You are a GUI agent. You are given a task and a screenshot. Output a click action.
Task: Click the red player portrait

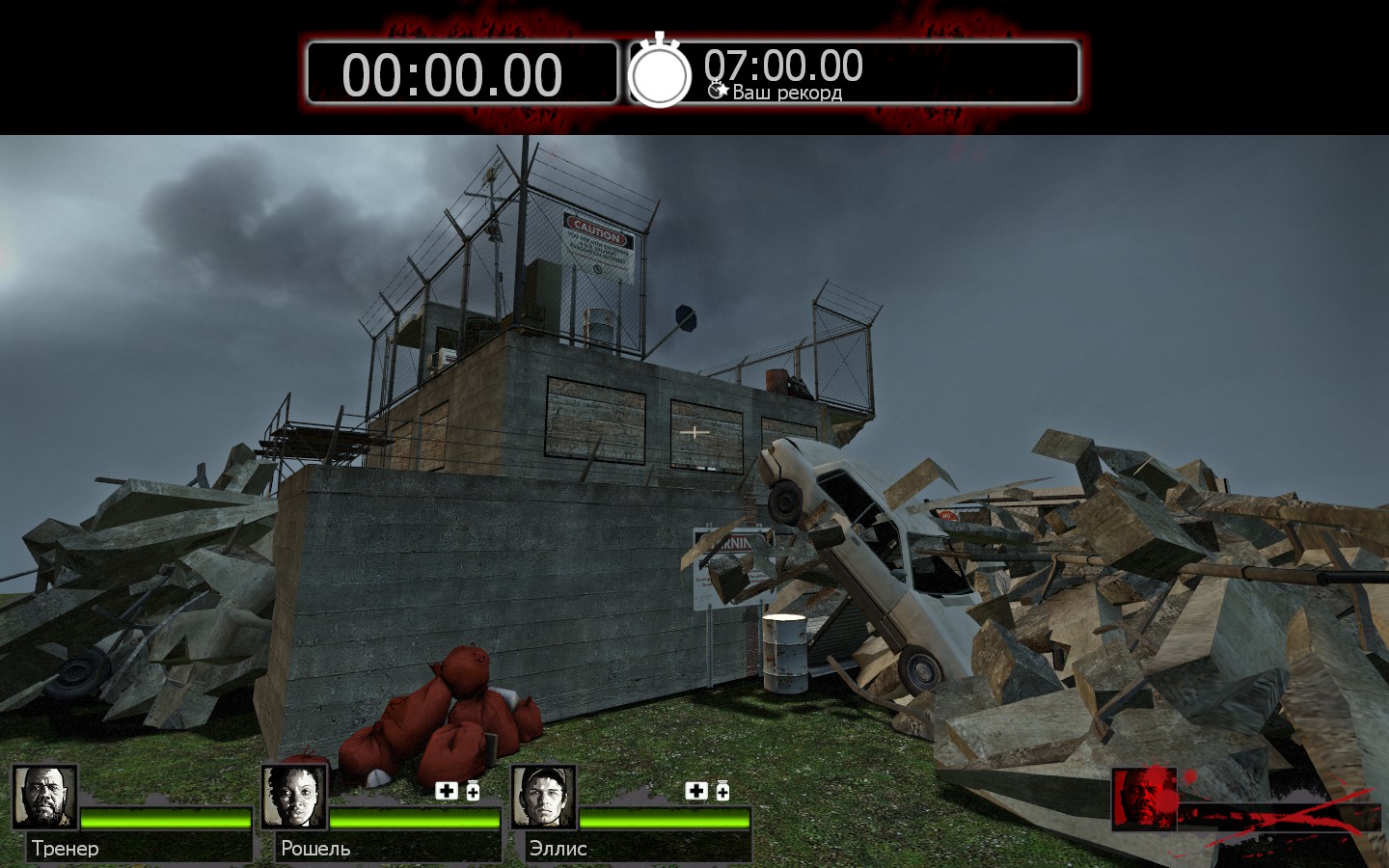[x=1145, y=799]
